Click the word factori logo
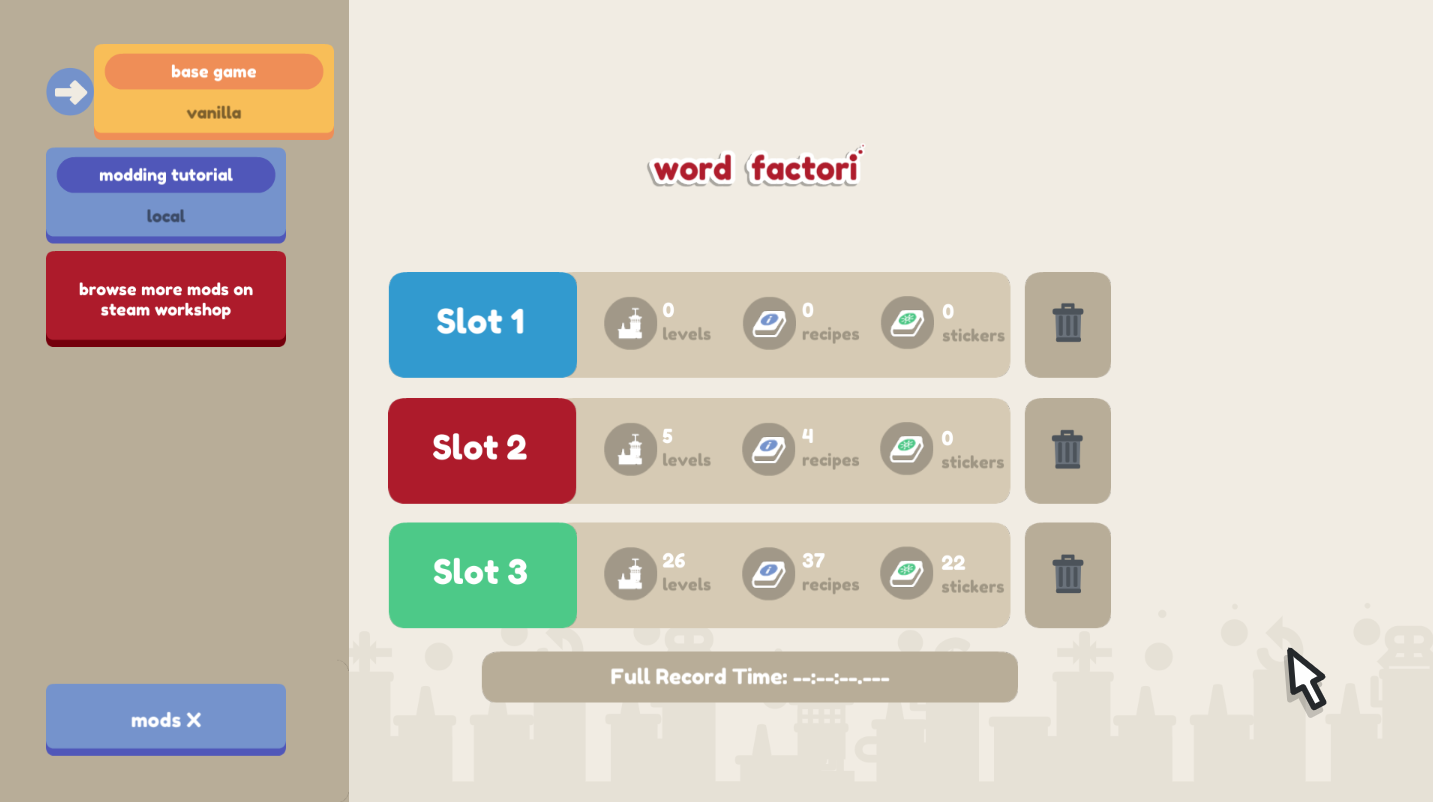Image resolution: width=1433 pixels, height=802 pixels. coord(754,168)
